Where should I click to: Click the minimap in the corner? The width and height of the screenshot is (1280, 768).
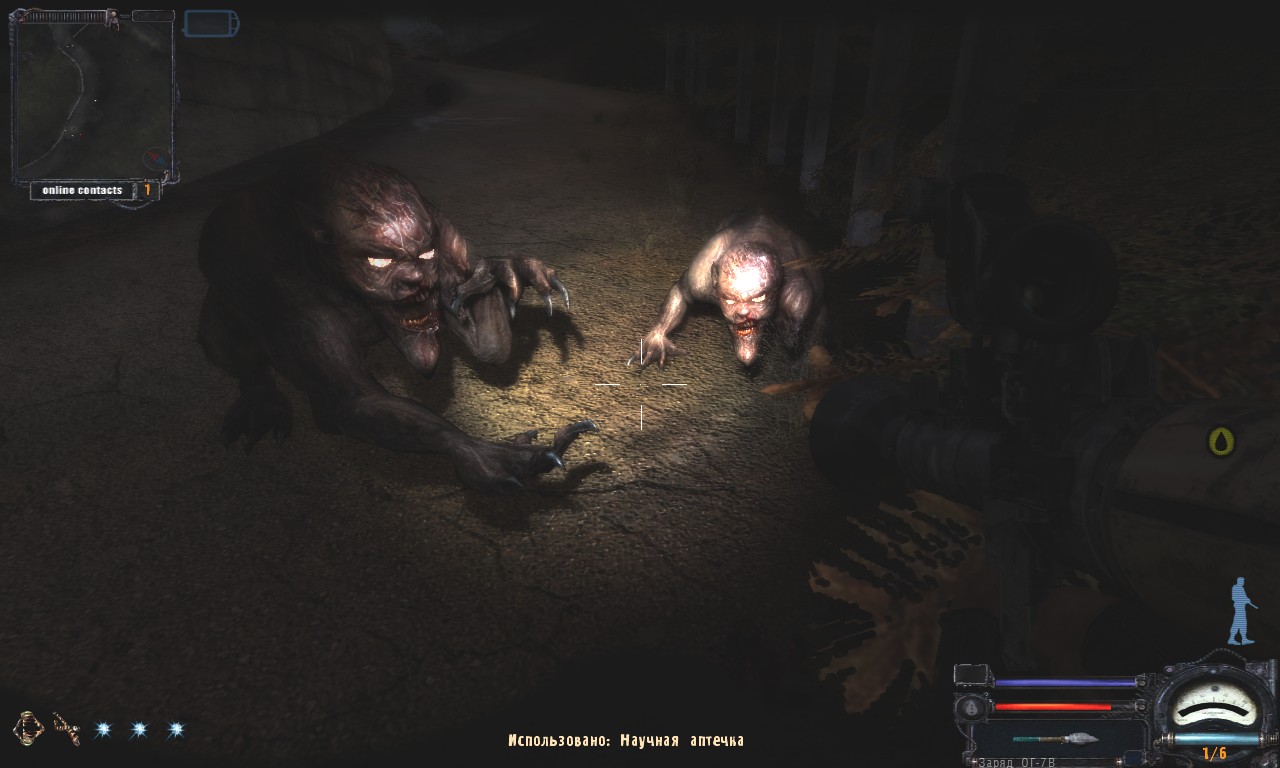[92, 98]
